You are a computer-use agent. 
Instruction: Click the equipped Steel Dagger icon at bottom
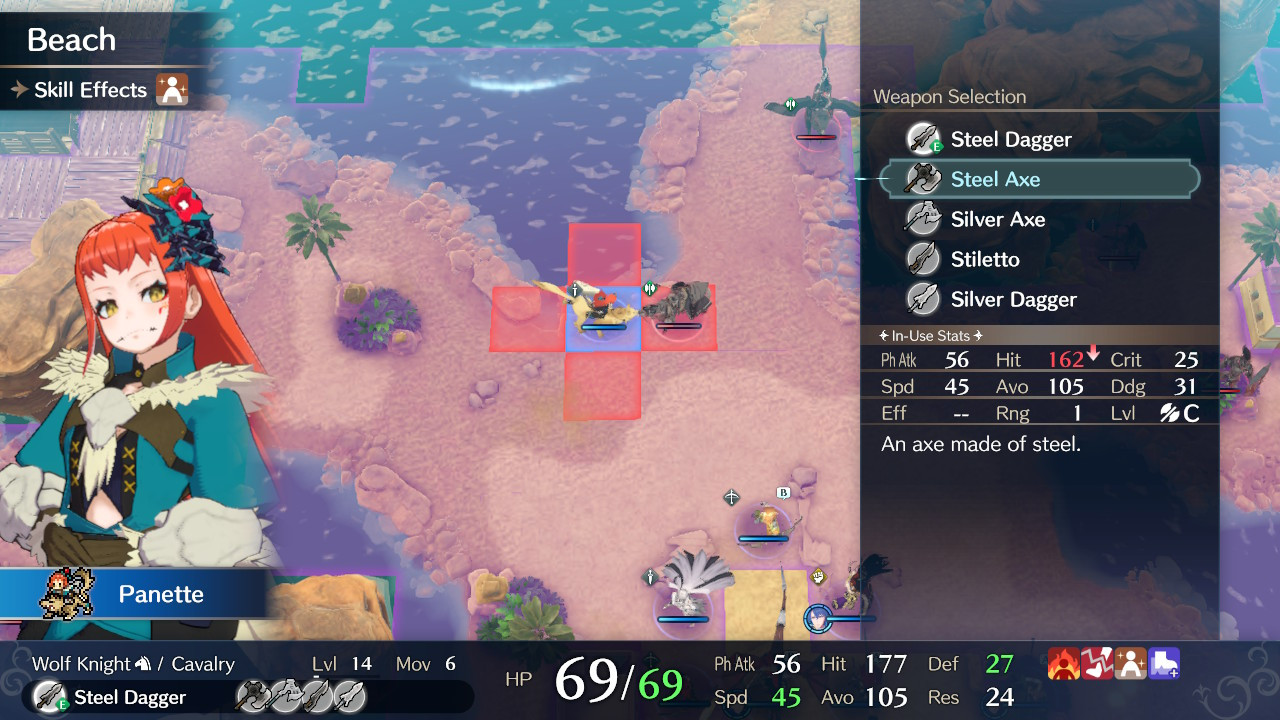(x=46, y=697)
